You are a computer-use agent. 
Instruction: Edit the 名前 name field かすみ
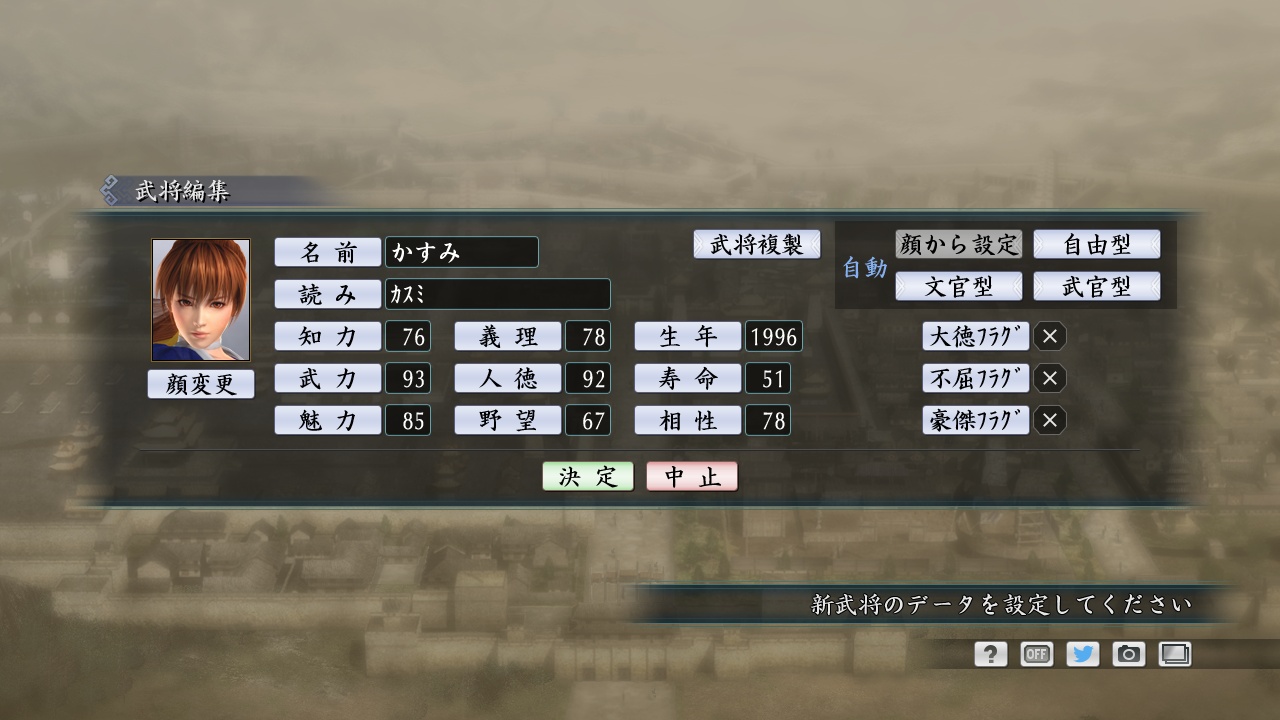pyautogui.click(x=460, y=252)
